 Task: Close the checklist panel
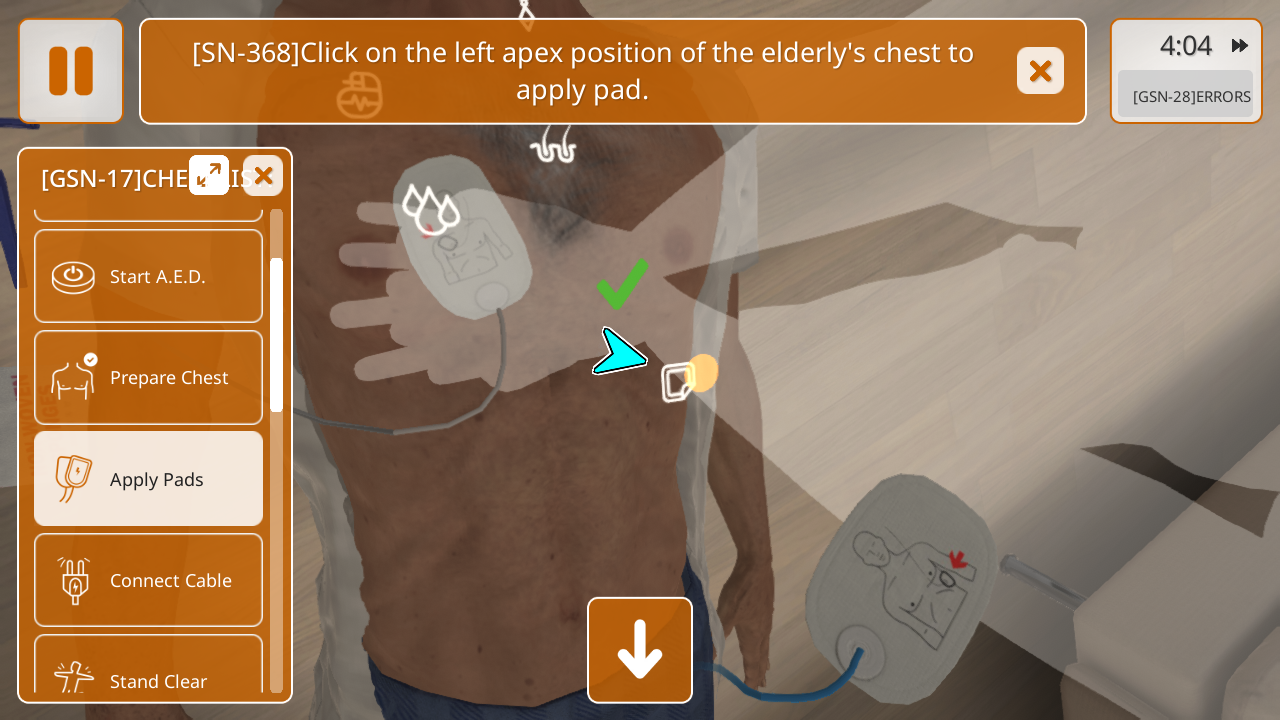click(263, 176)
